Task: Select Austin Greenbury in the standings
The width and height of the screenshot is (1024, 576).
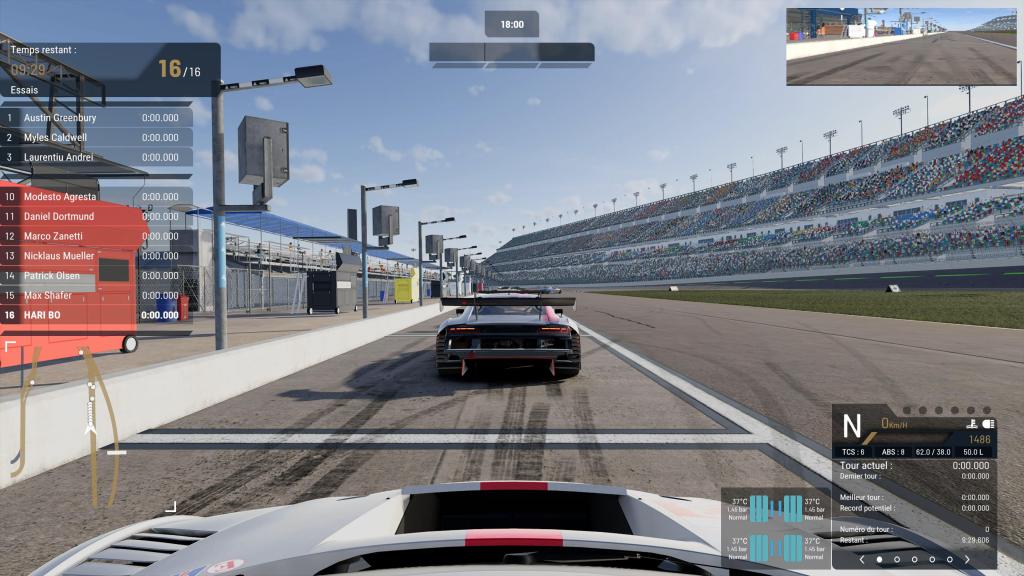Action: click(x=97, y=117)
